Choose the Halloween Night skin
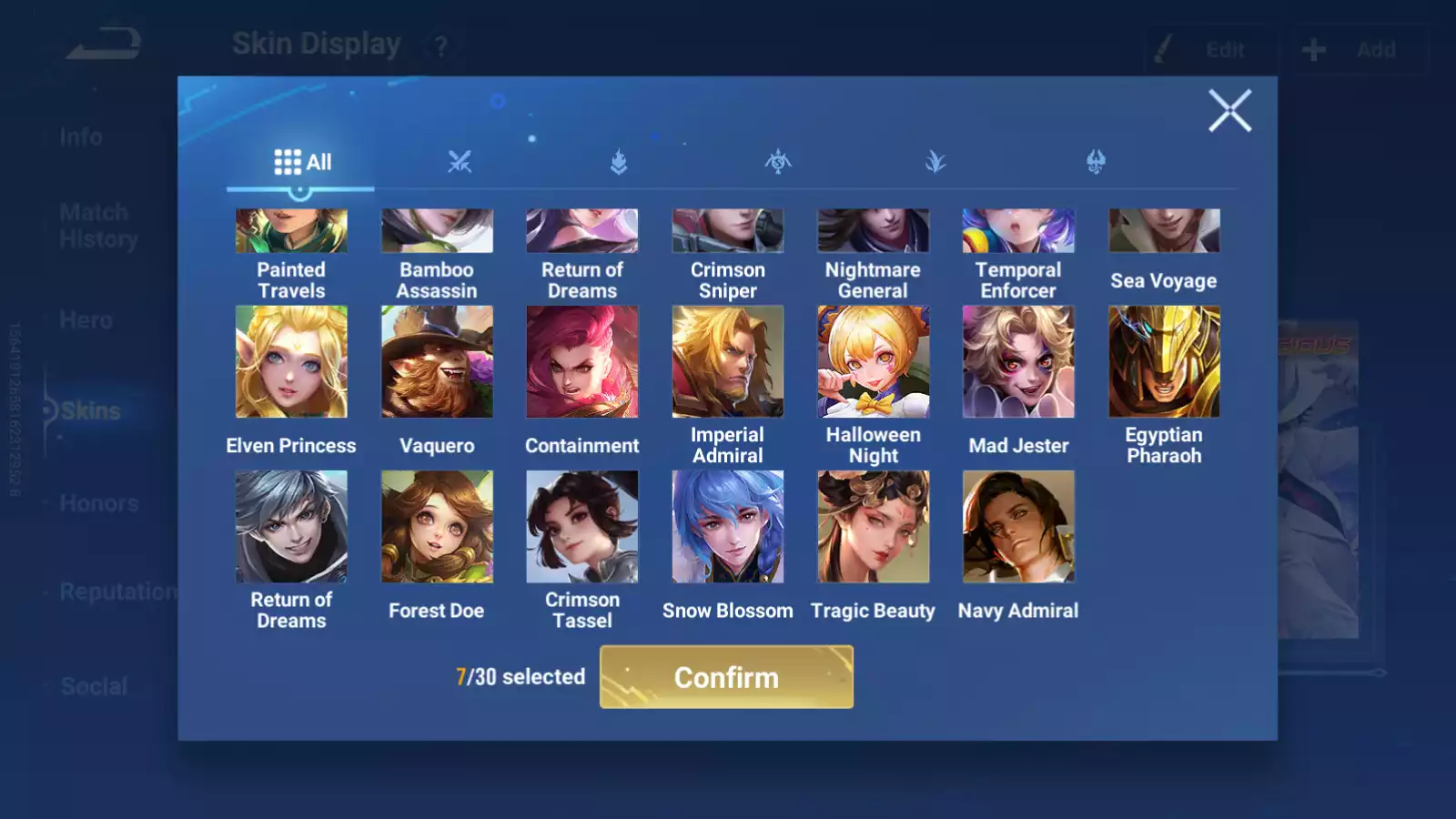1456x819 pixels. pos(873,362)
